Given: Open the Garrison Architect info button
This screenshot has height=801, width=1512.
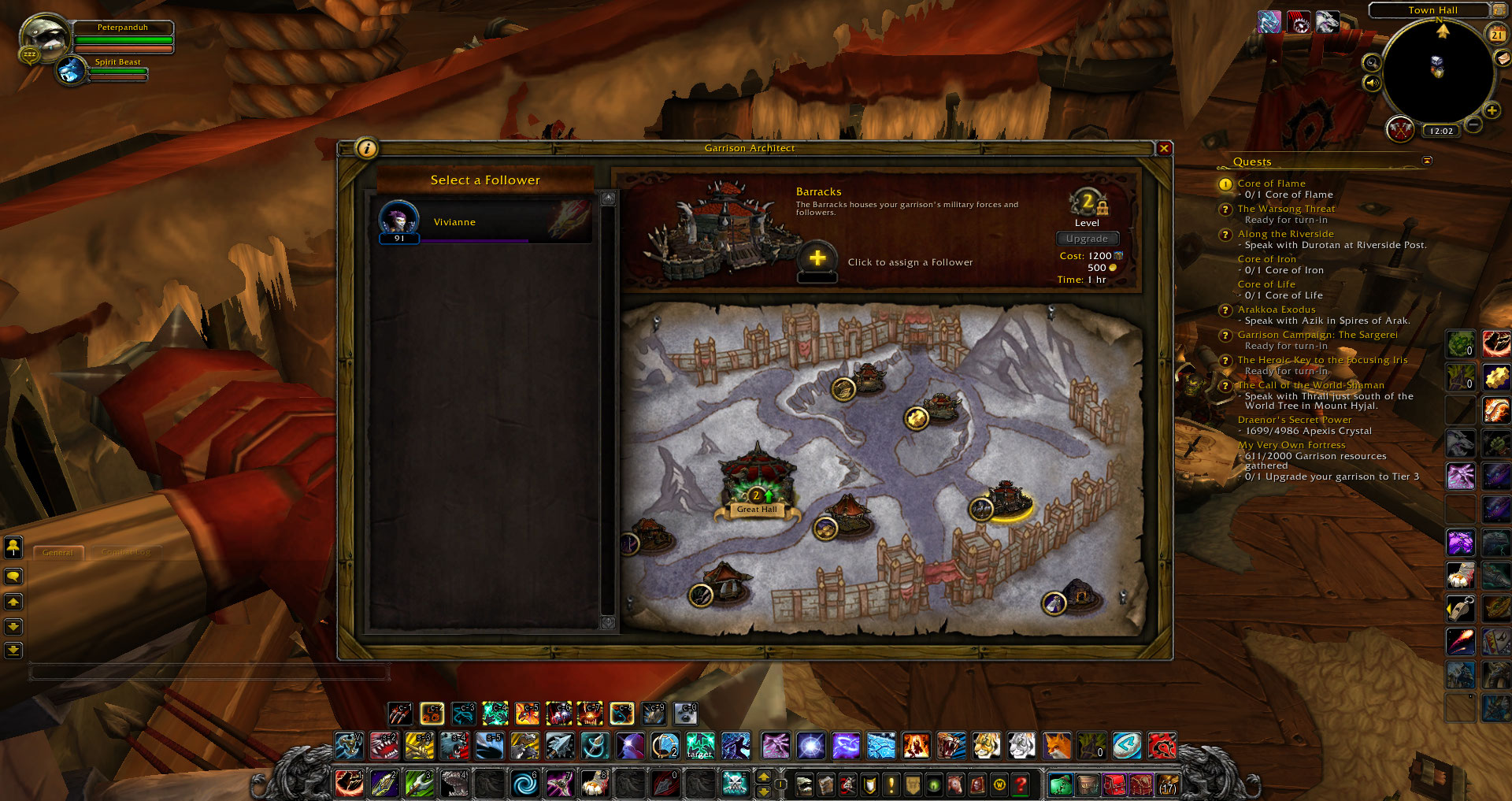Looking at the screenshot, I should 367,148.
